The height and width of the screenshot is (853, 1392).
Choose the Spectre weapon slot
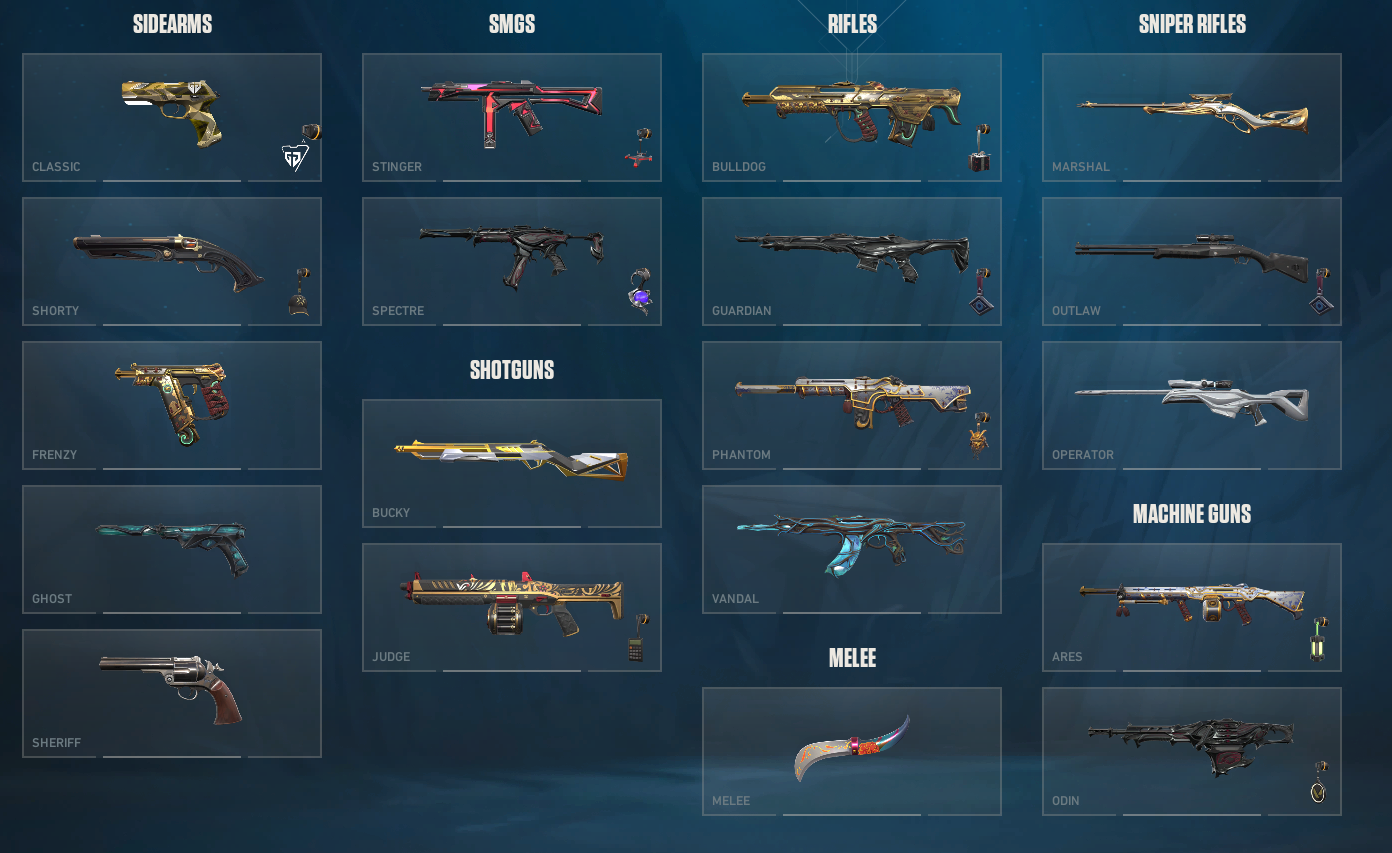click(x=512, y=261)
